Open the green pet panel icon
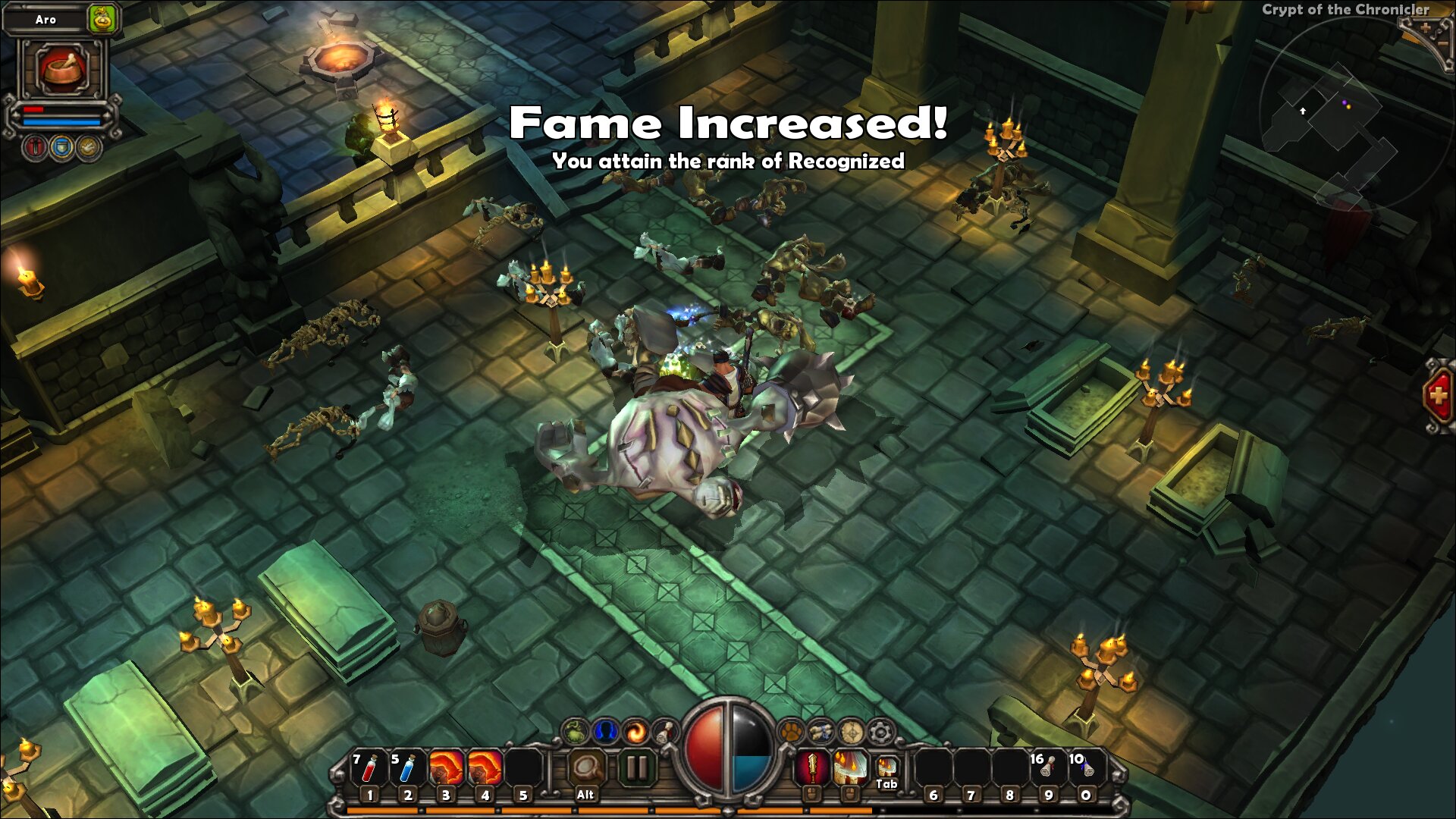 pyautogui.click(x=576, y=732)
